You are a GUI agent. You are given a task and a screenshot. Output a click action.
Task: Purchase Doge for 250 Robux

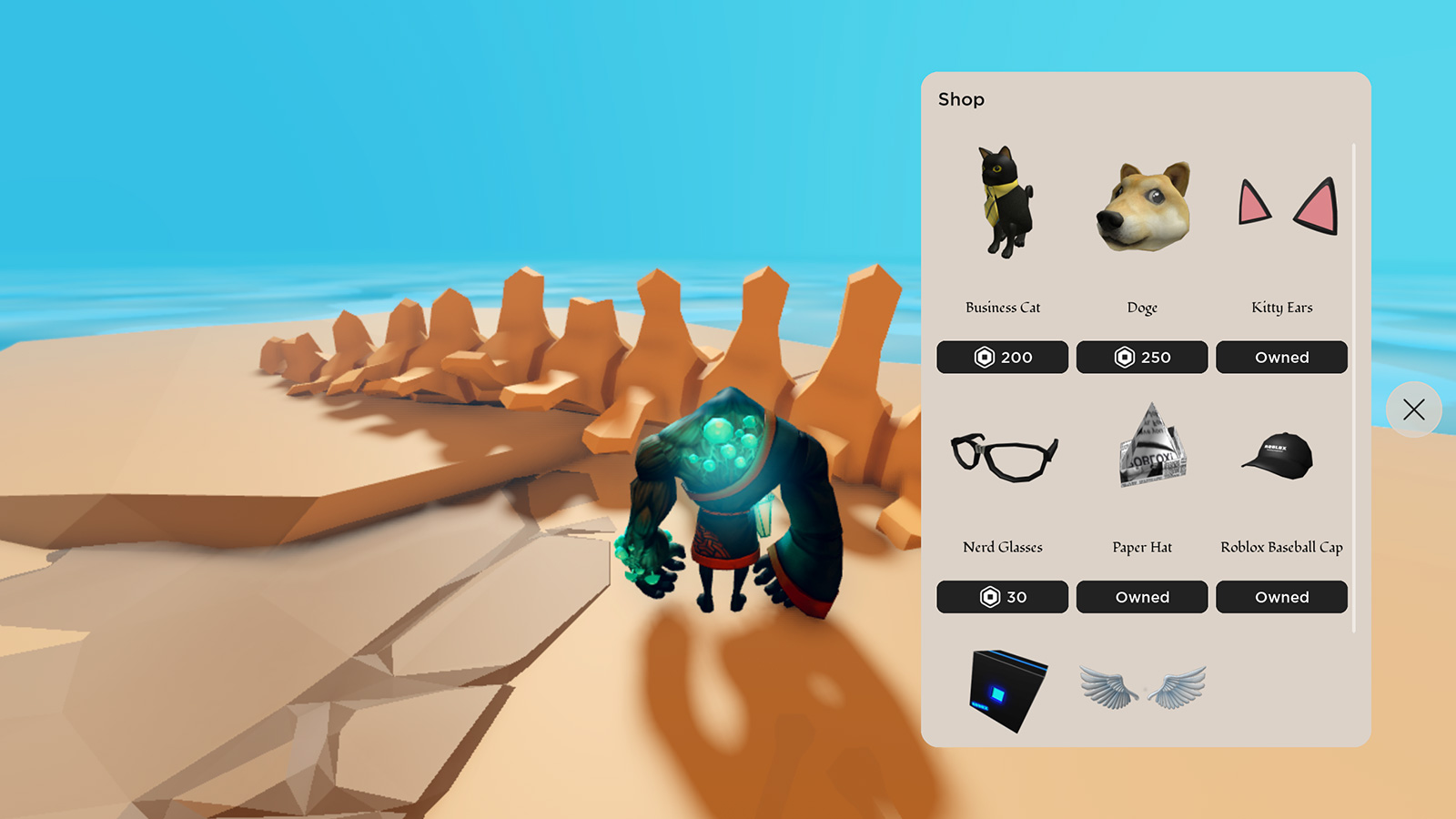[1142, 357]
